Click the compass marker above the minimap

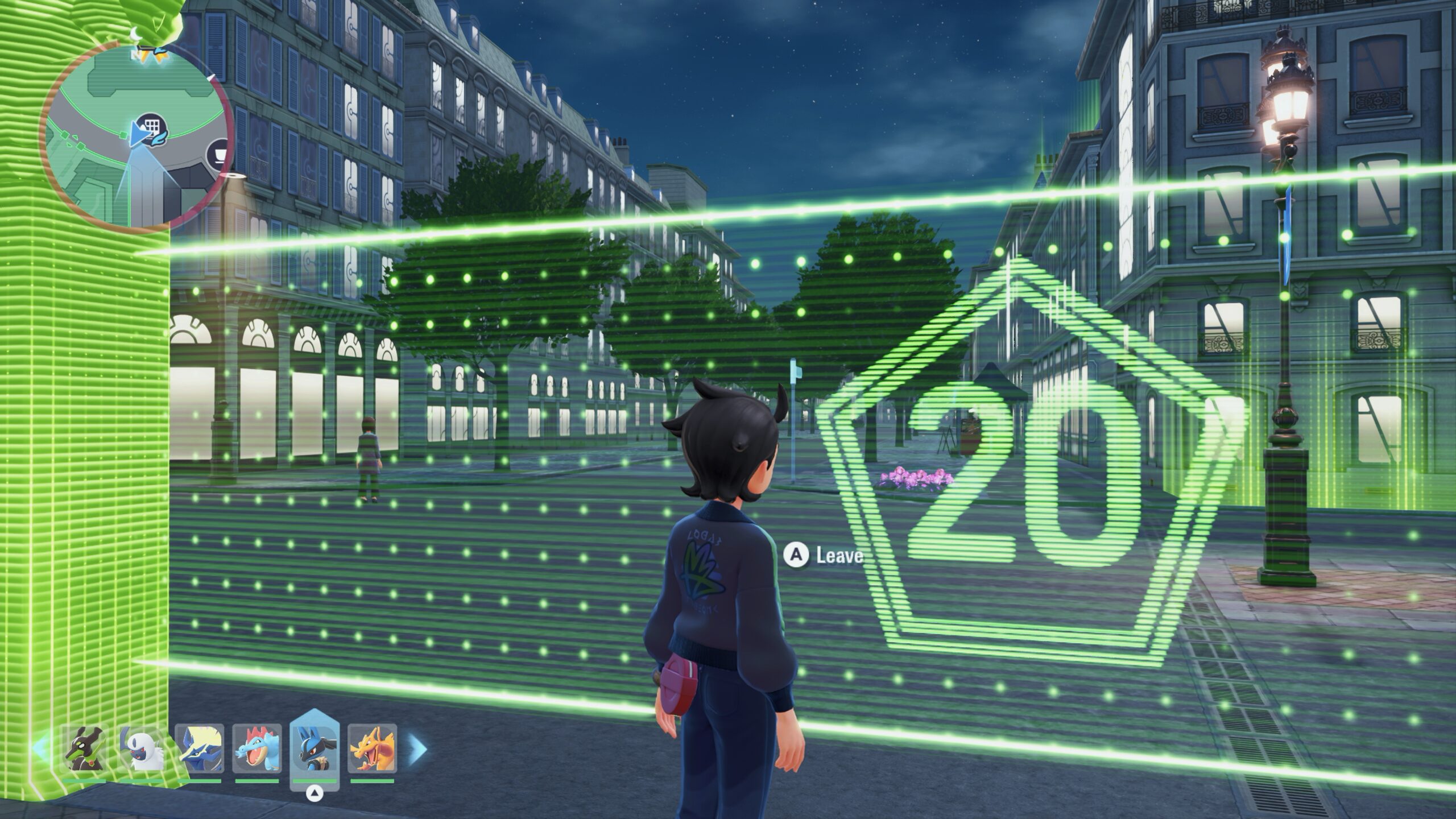click(x=134, y=35)
